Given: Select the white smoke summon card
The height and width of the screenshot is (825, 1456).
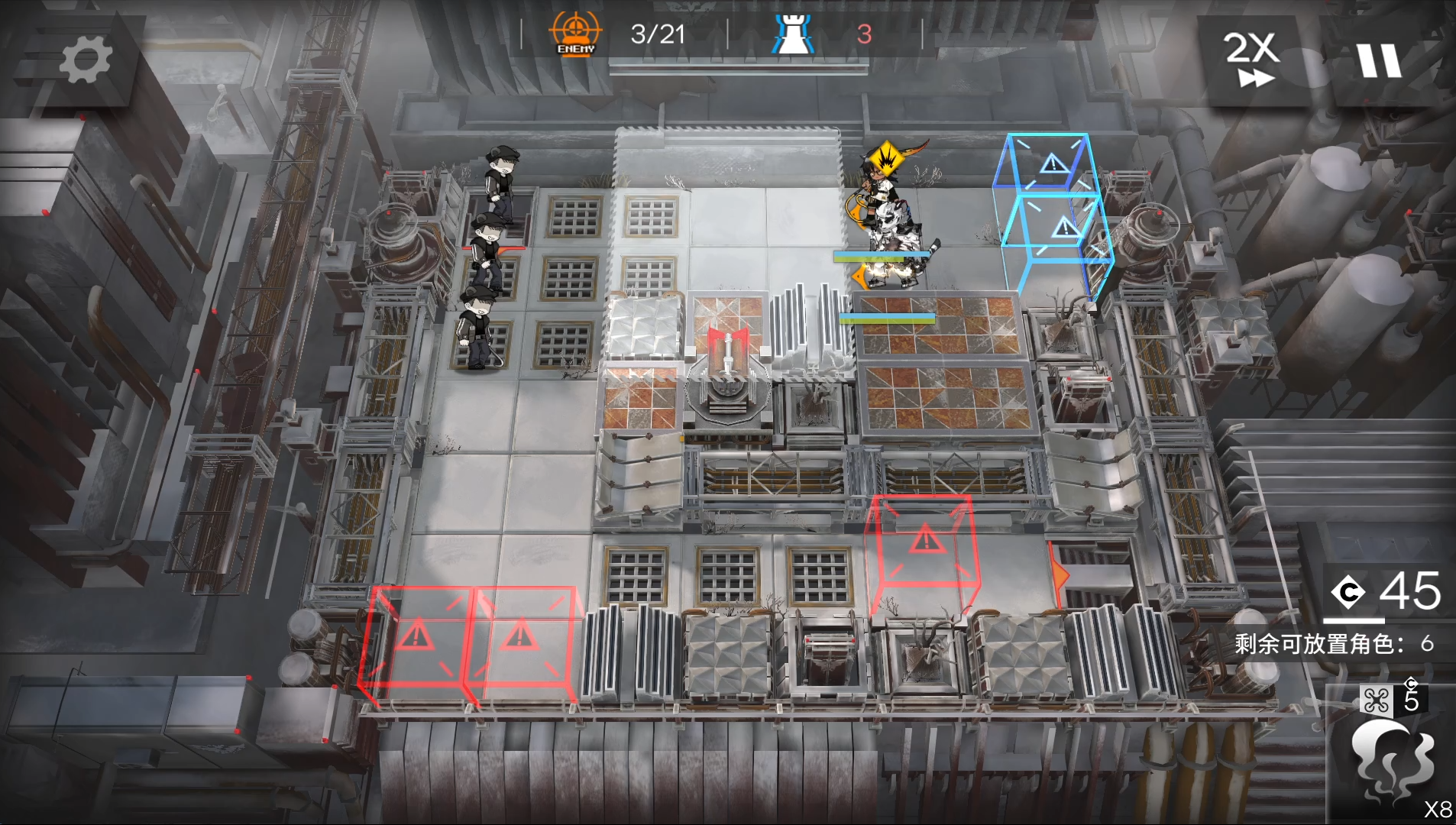Looking at the screenshot, I should pyautogui.click(x=1390, y=760).
